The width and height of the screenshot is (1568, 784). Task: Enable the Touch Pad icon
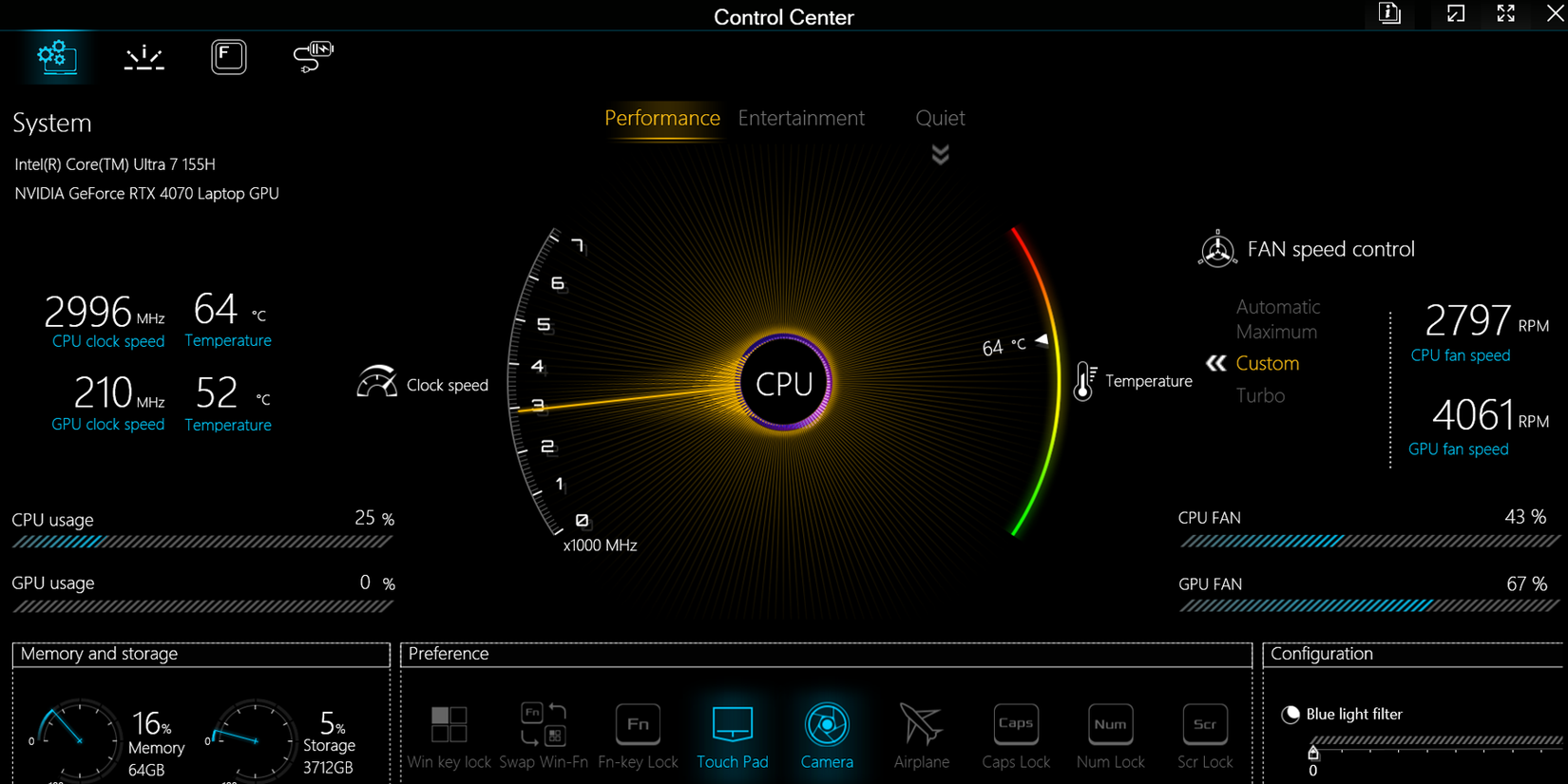733,725
